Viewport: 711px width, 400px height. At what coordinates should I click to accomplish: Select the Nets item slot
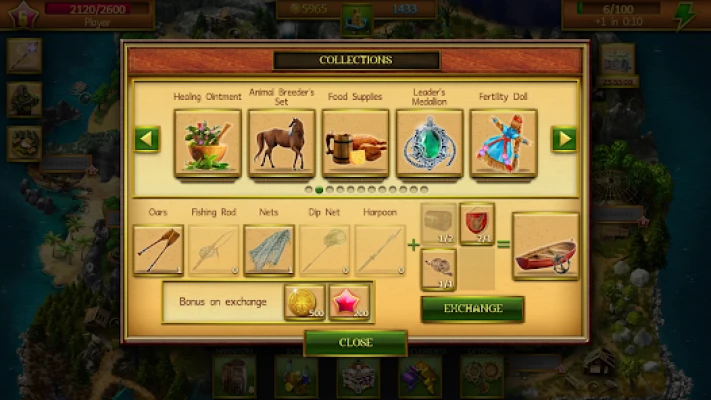coord(269,250)
